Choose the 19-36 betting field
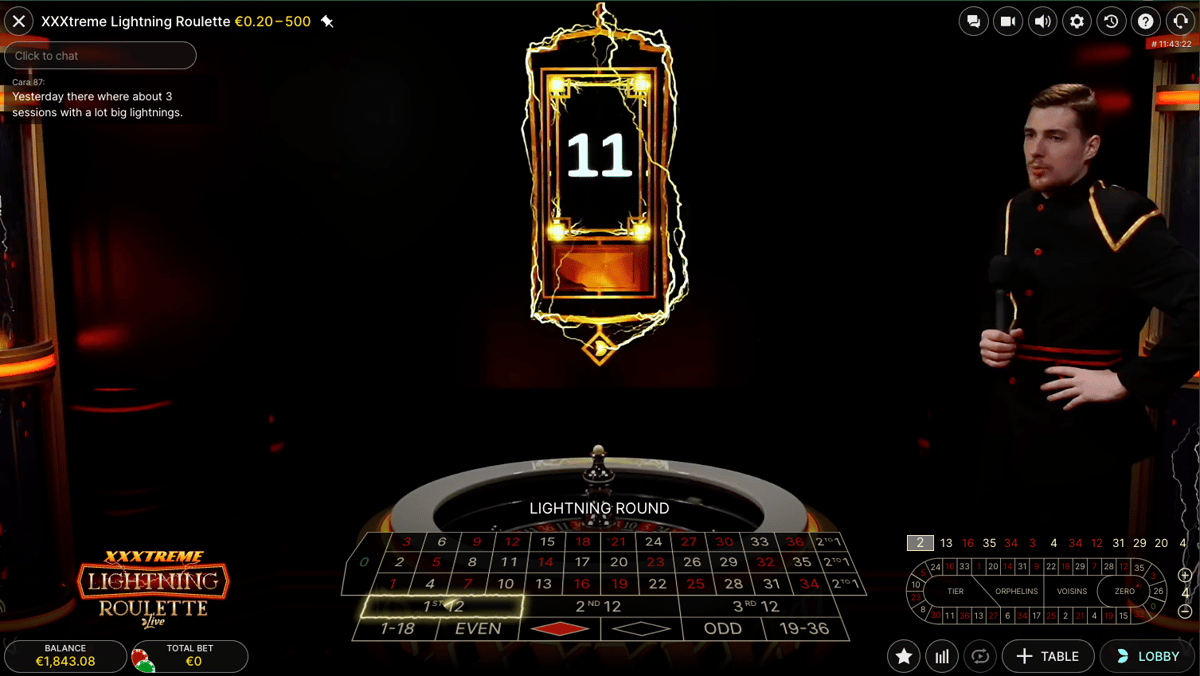Image resolution: width=1200 pixels, height=676 pixels. point(803,629)
